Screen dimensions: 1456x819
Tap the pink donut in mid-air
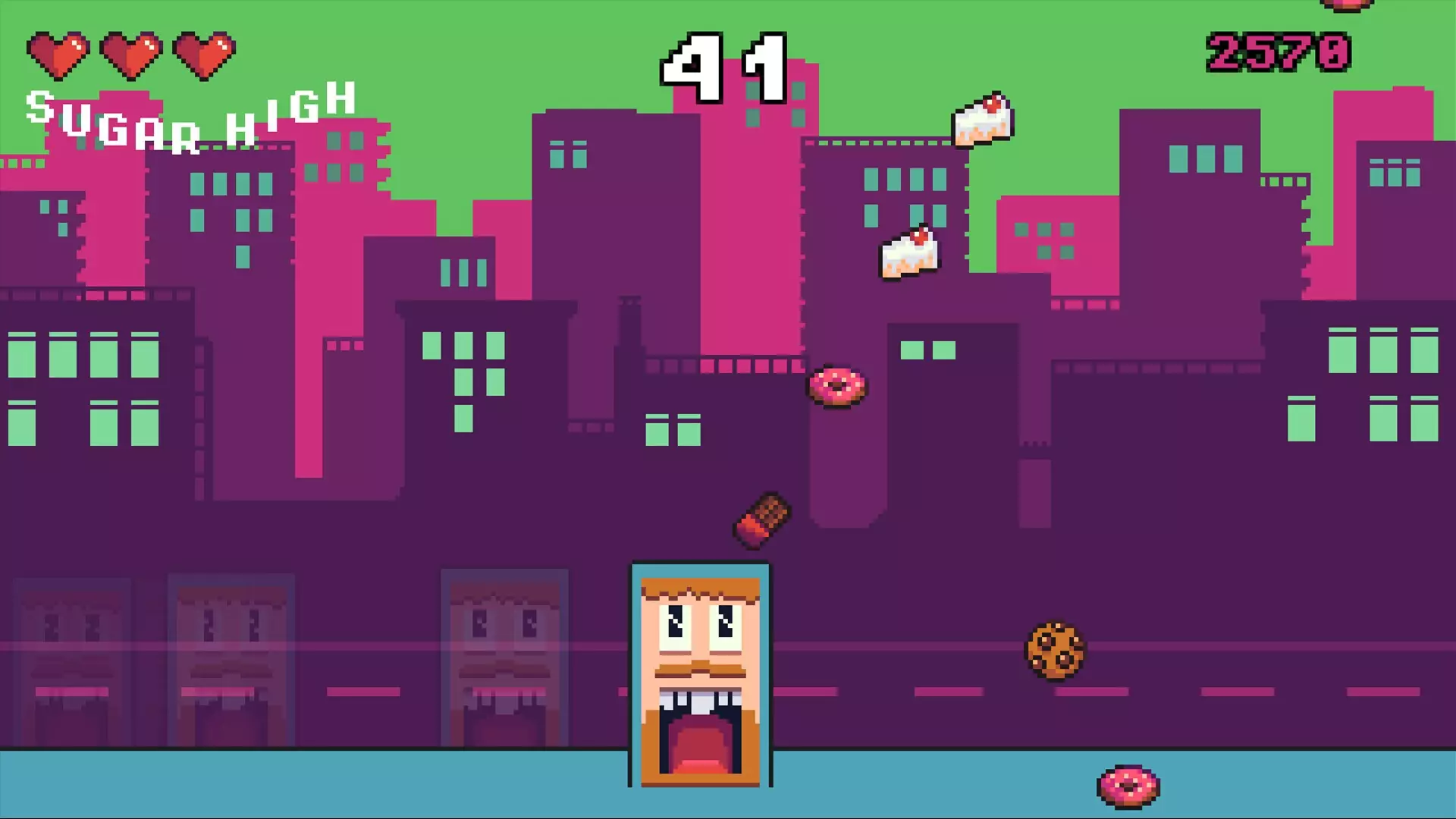839,388
